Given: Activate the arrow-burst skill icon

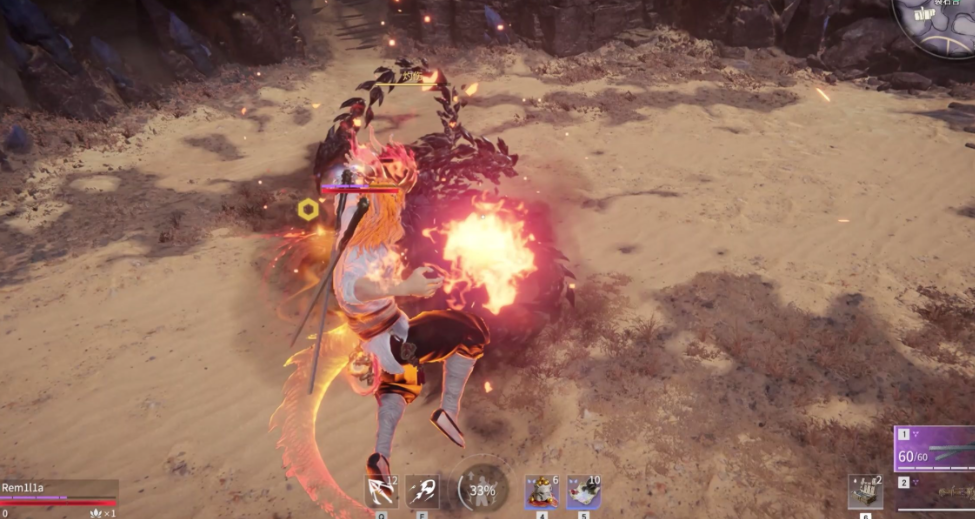Looking at the screenshot, I should click(x=381, y=492).
